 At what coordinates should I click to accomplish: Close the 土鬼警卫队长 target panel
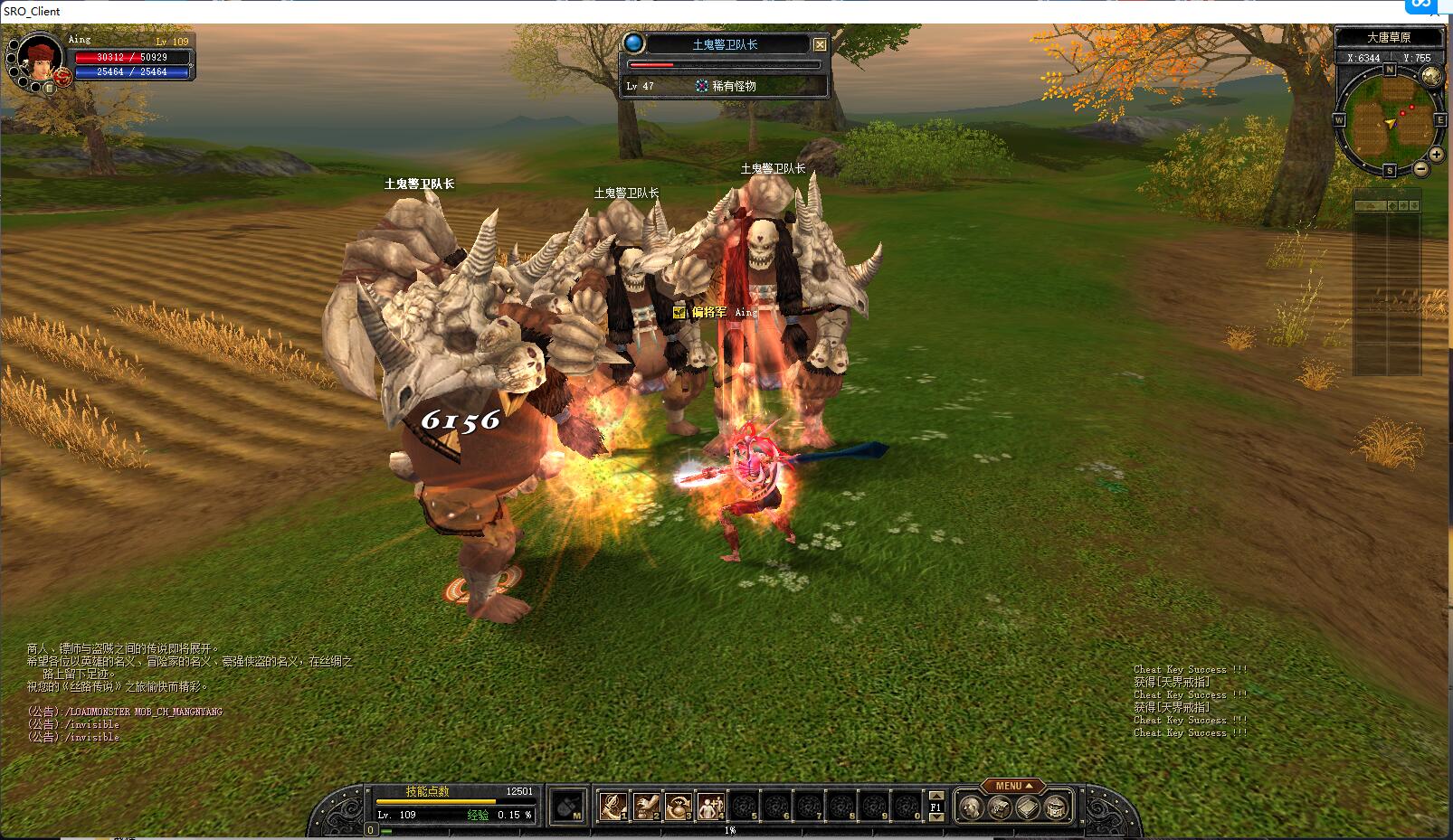(820, 44)
